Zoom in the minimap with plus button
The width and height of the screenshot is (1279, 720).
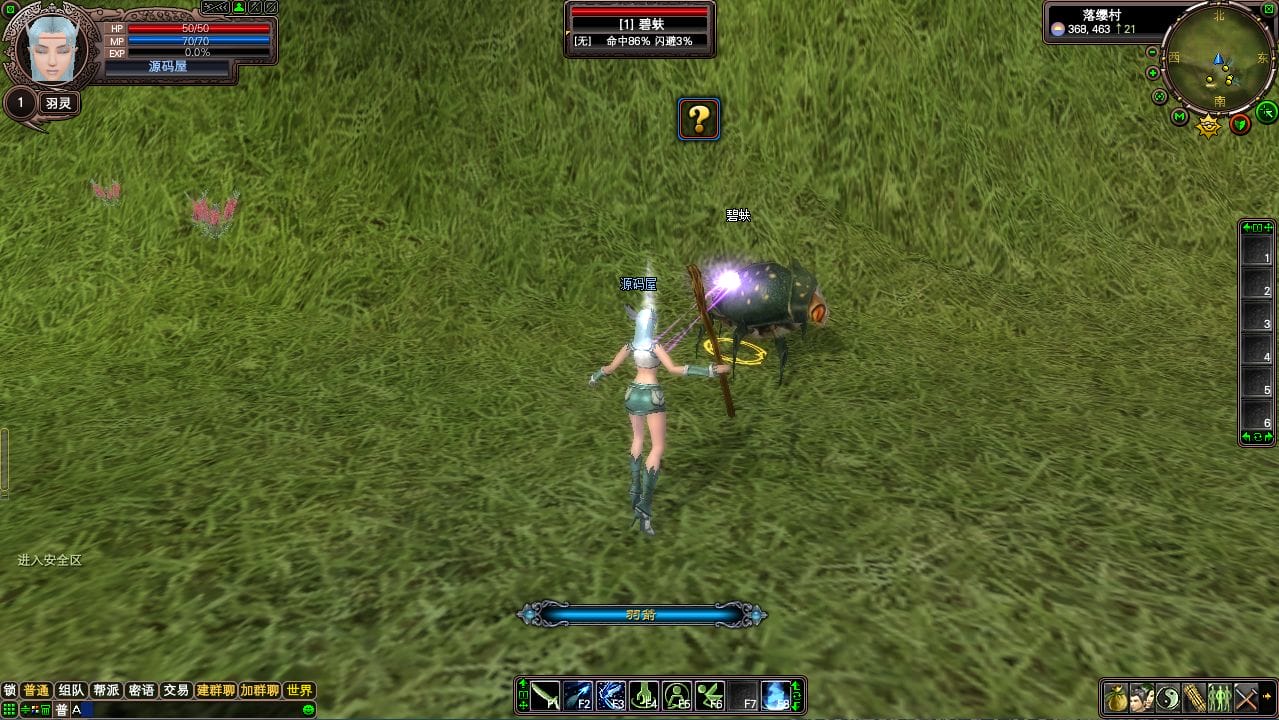click(x=1153, y=73)
